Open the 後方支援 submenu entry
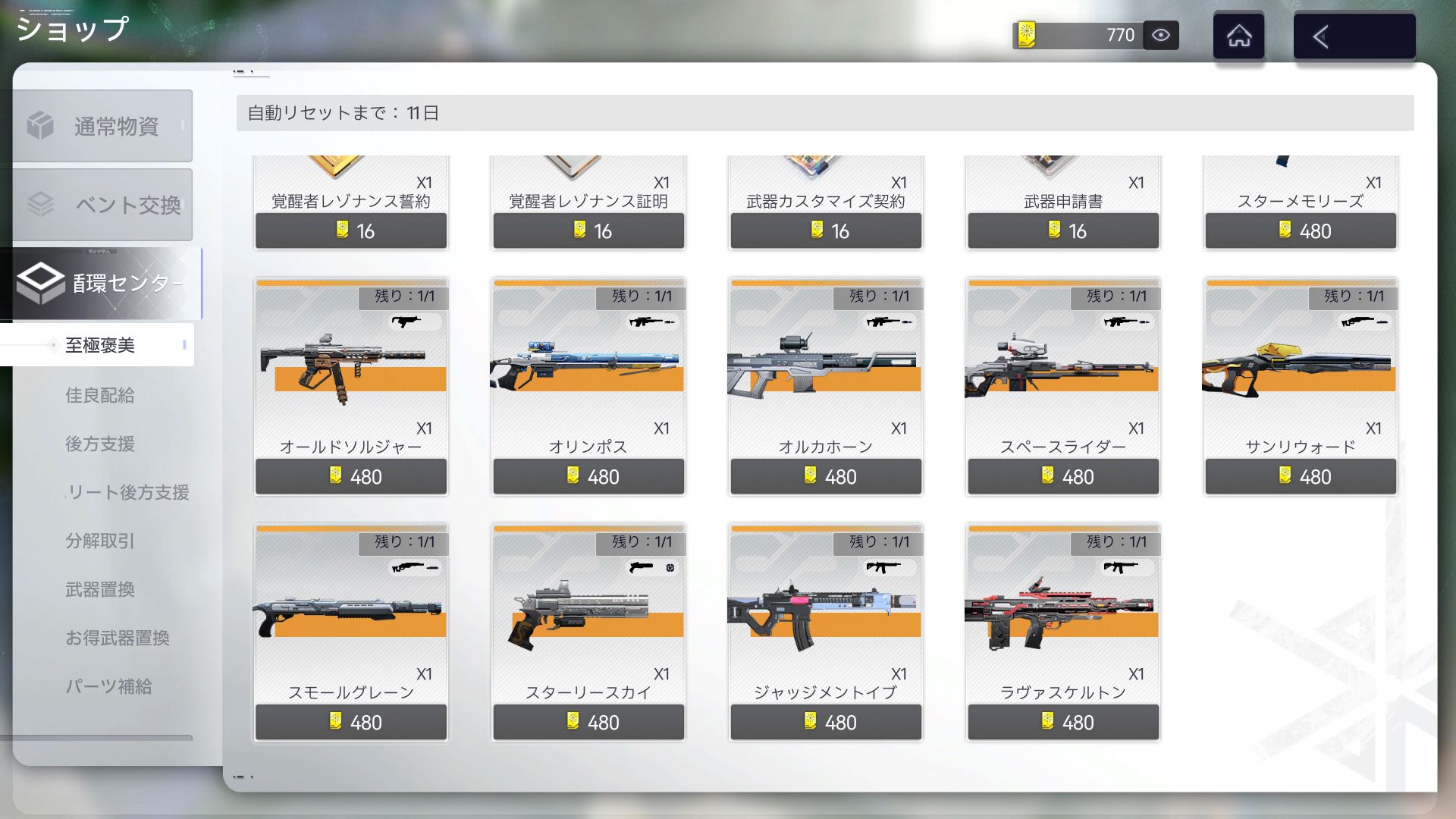This screenshot has height=819, width=1456. [99, 444]
